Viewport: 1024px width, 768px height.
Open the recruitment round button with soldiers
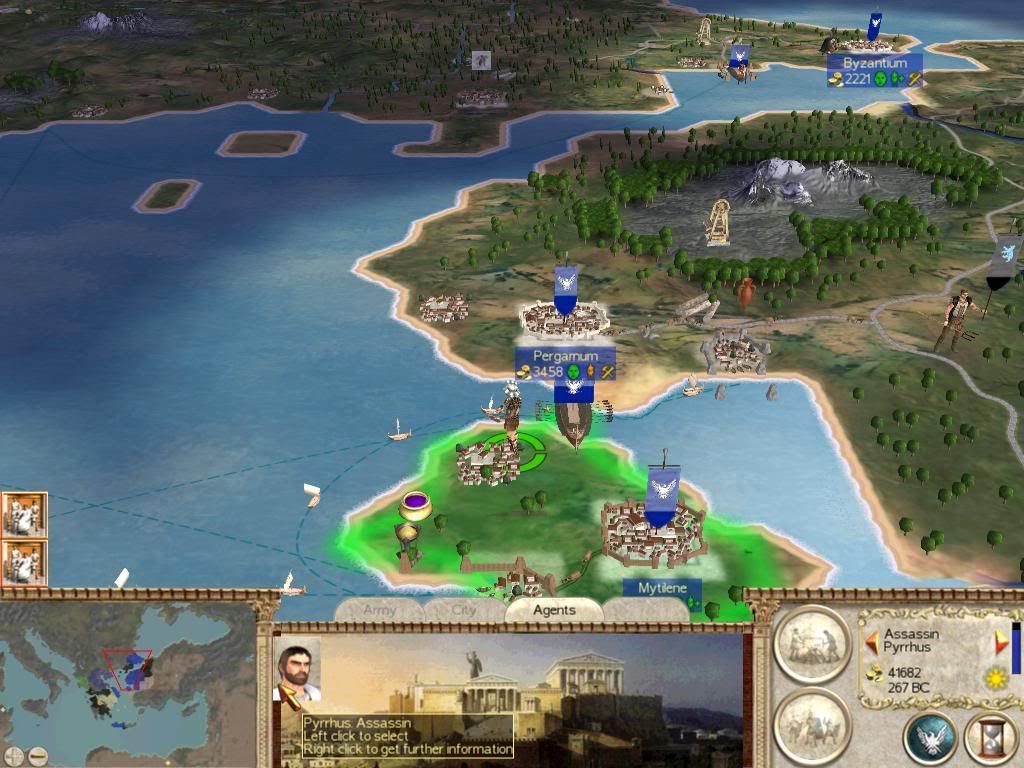click(x=811, y=724)
